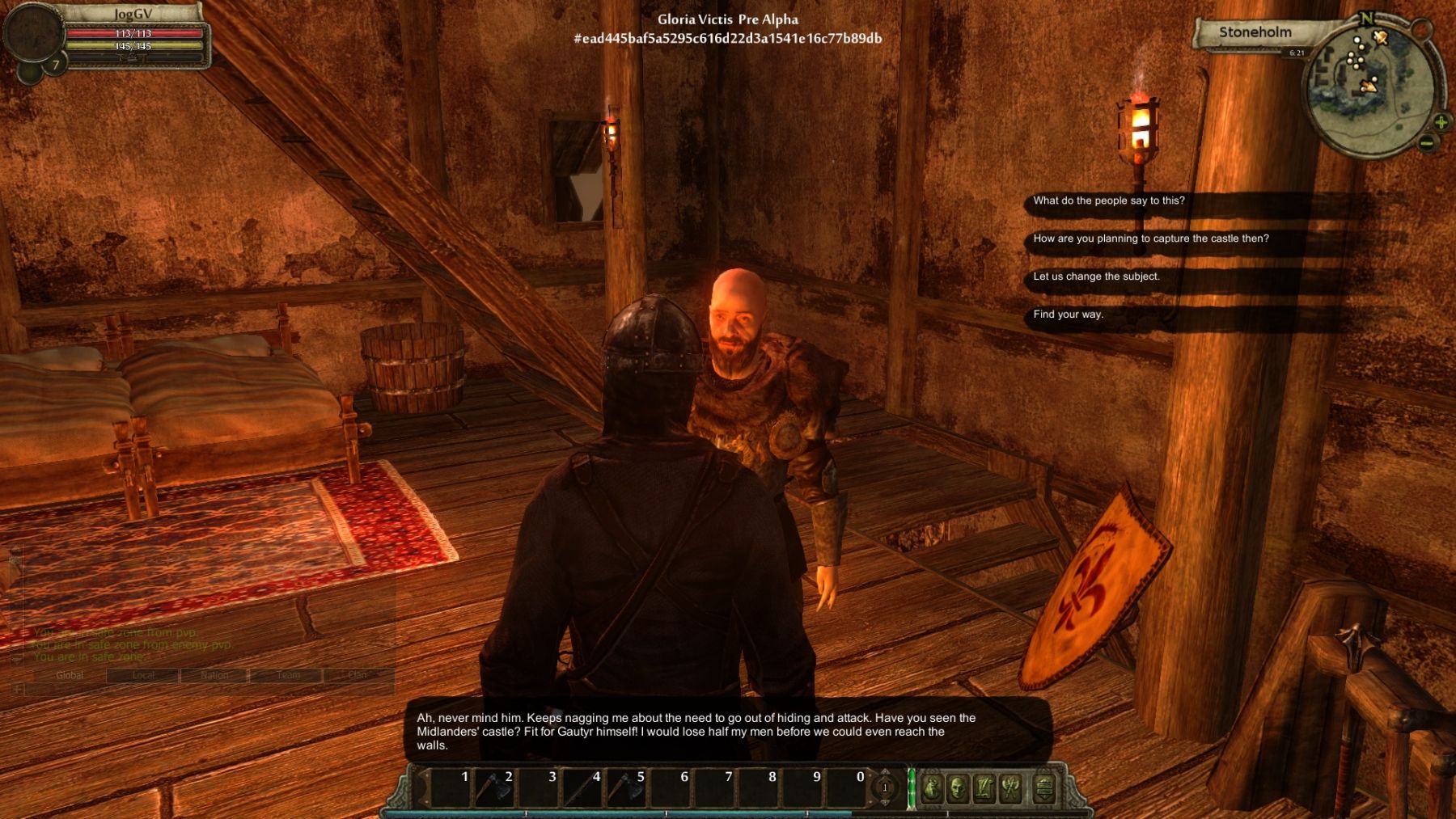Zoom out the minimap with the minus button
Screen dimensions: 1456x819
pyautogui.click(x=1427, y=144)
